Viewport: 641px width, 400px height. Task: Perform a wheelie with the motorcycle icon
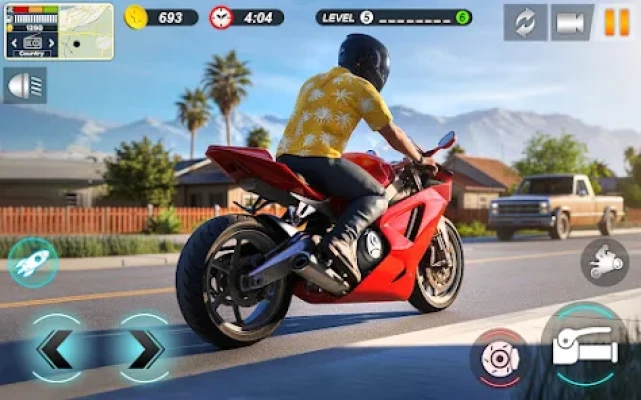click(604, 262)
